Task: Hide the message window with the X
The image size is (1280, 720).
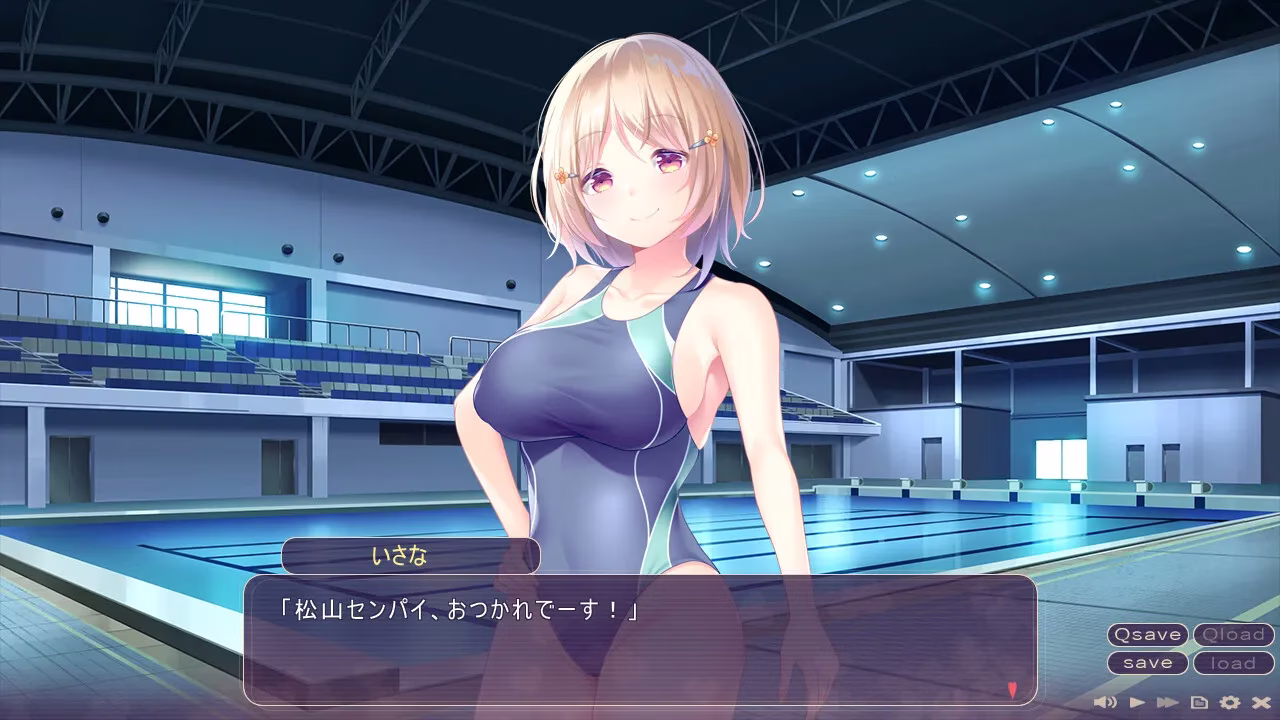Action: (1260, 702)
